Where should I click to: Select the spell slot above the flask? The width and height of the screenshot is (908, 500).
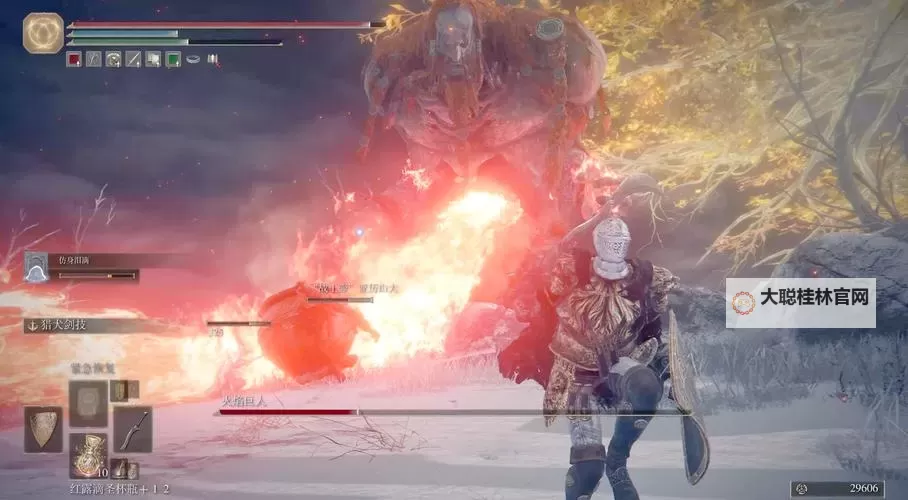pyautogui.click(x=88, y=403)
